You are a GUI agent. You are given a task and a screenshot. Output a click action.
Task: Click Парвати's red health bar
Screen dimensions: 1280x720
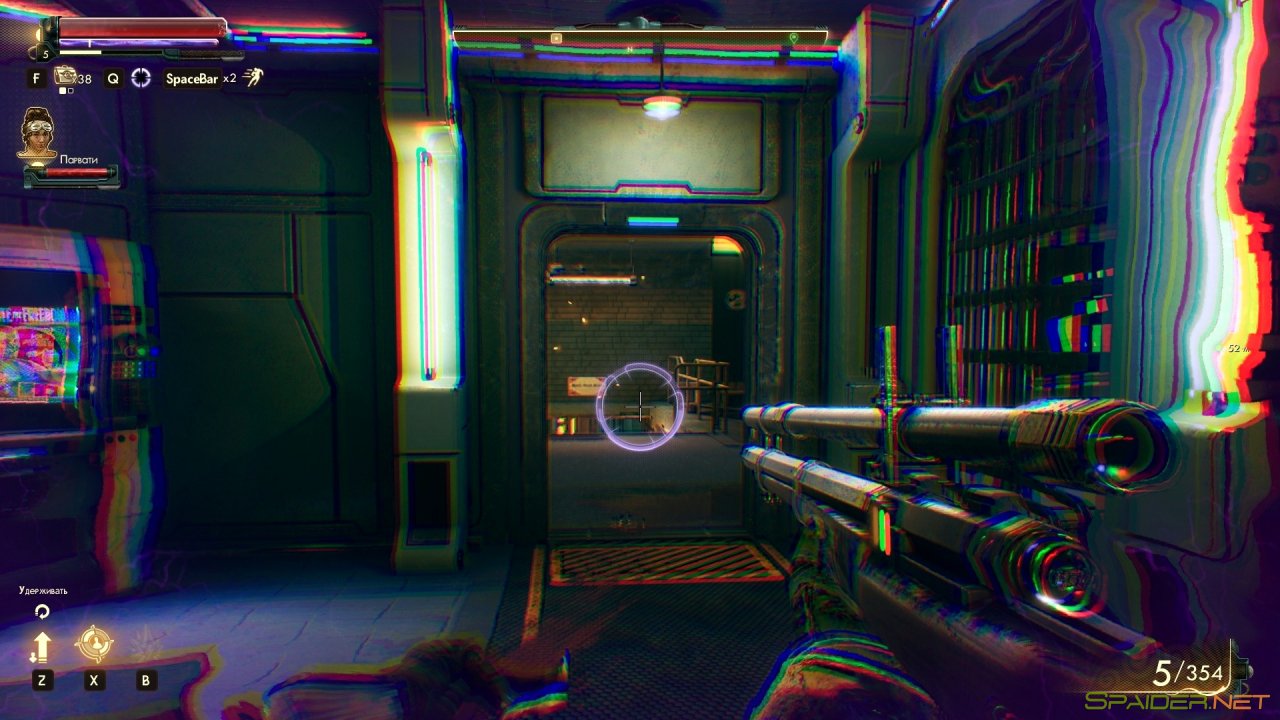[x=75, y=170]
